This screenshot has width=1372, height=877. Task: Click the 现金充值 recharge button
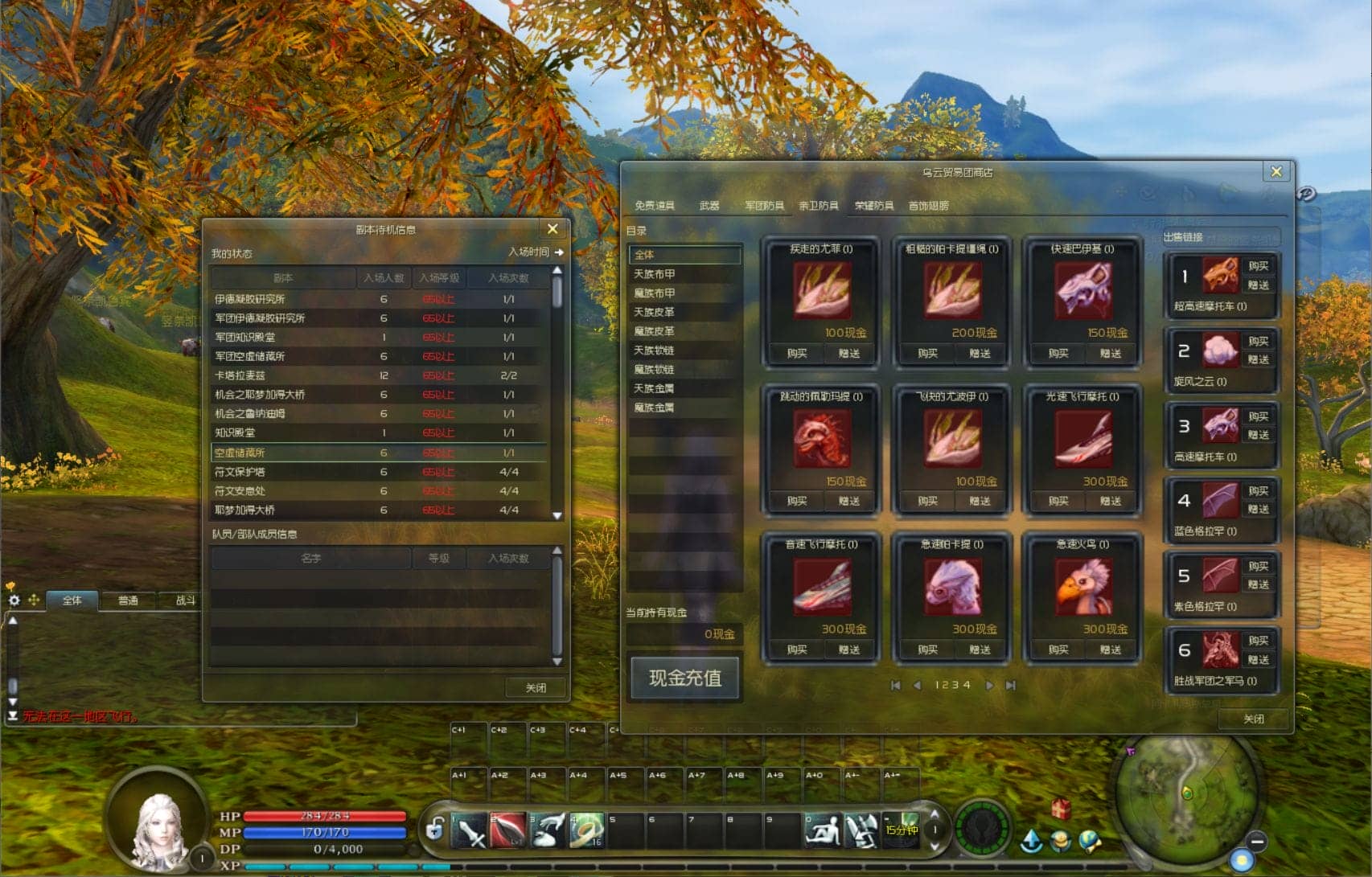(x=685, y=678)
